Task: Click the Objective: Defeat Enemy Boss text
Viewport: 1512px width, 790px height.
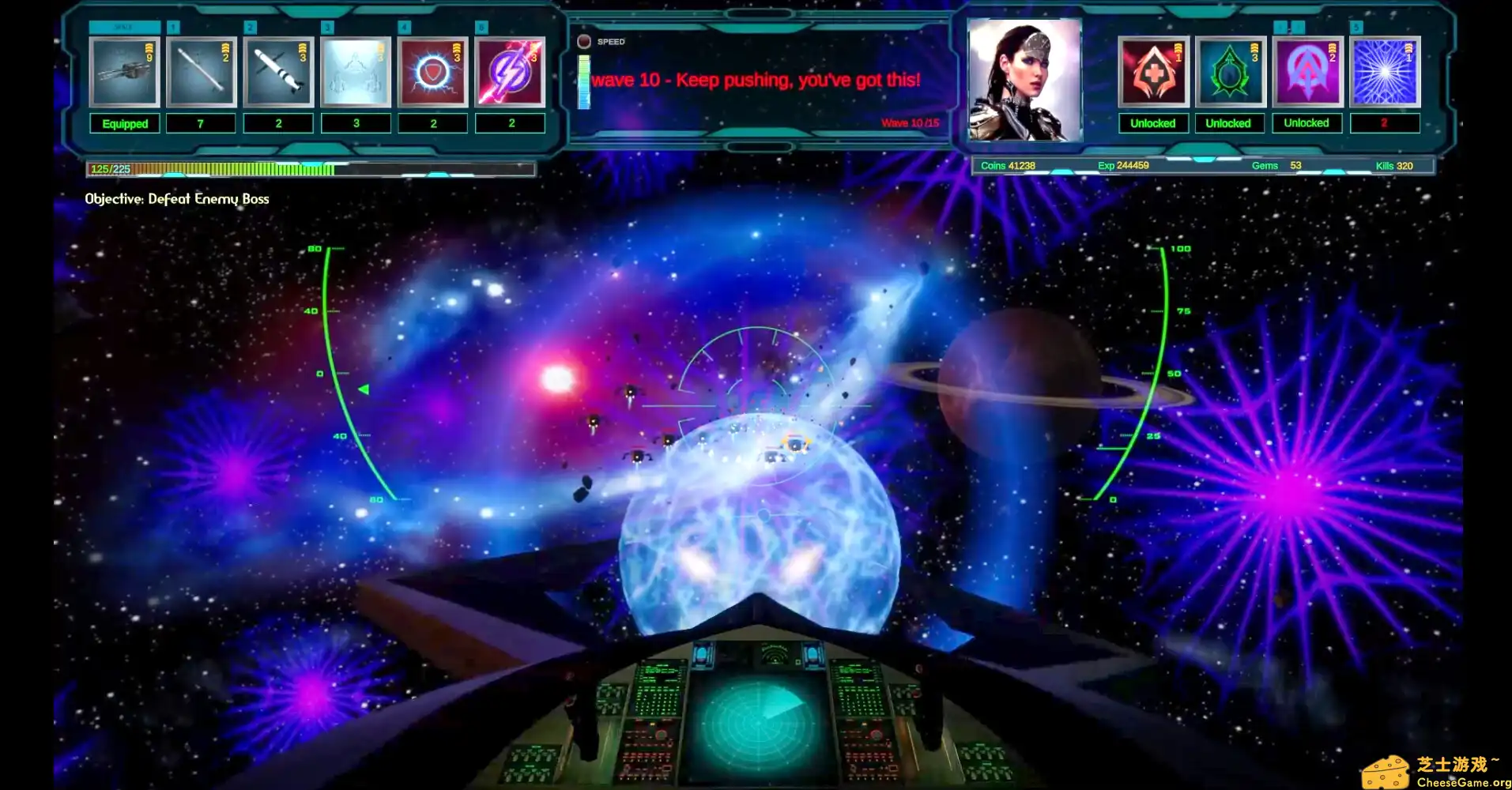Action: [177, 199]
